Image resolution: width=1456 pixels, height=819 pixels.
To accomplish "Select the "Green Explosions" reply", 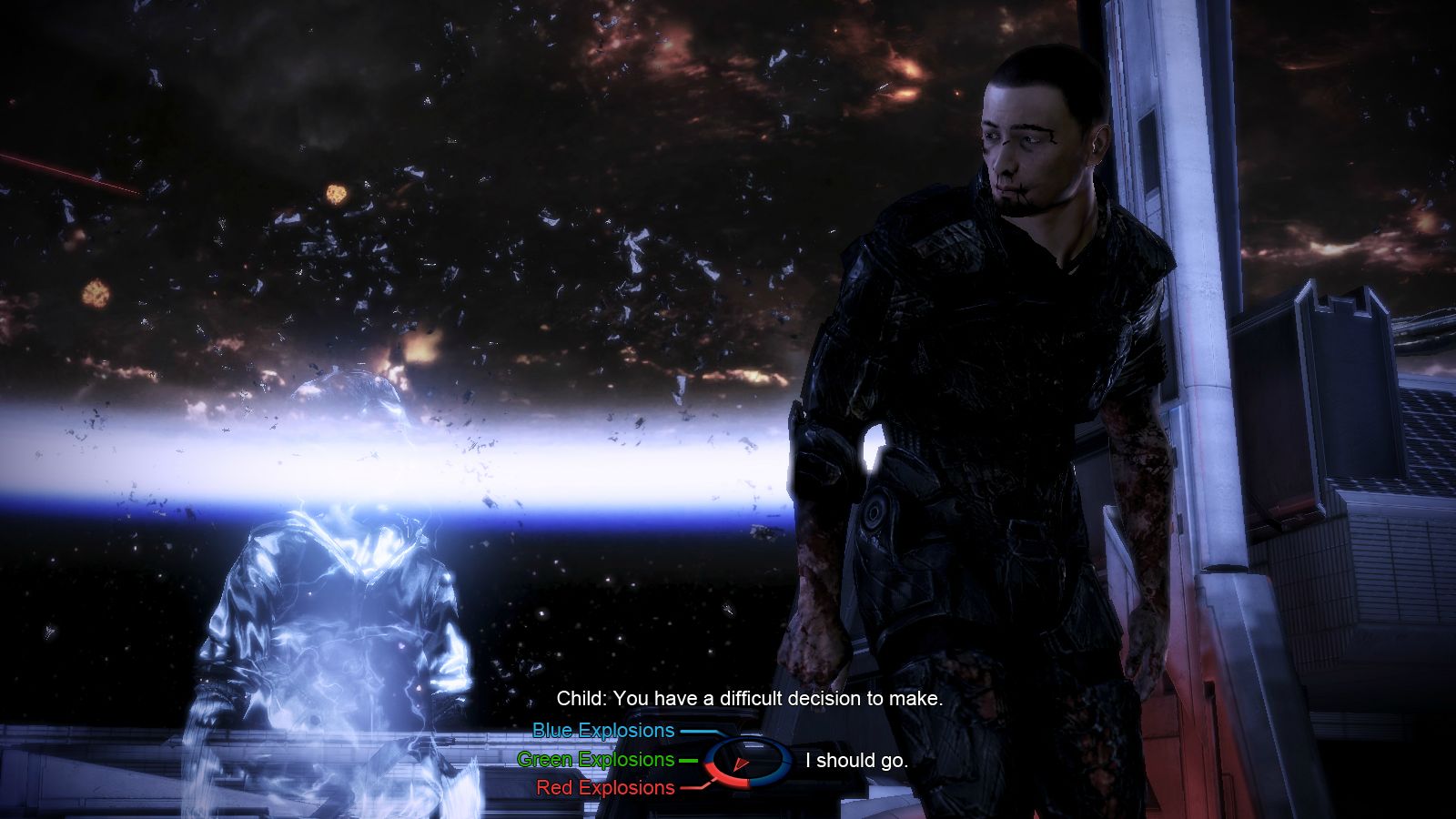I will [596, 759].
